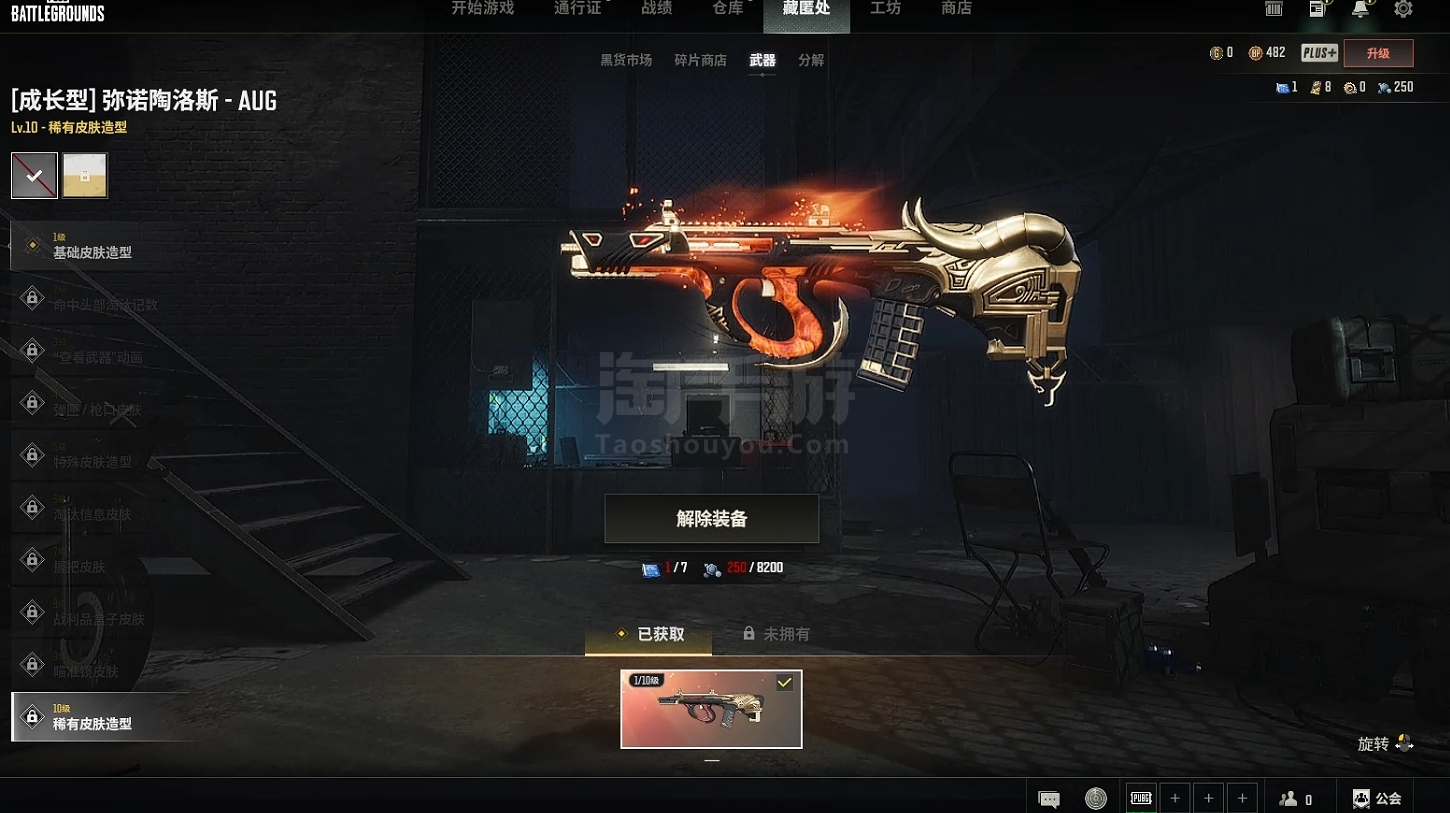This screenshot has width=1450, height=813.
Task: Open the 公会 guild panel
Action: tap(1377, 798)
